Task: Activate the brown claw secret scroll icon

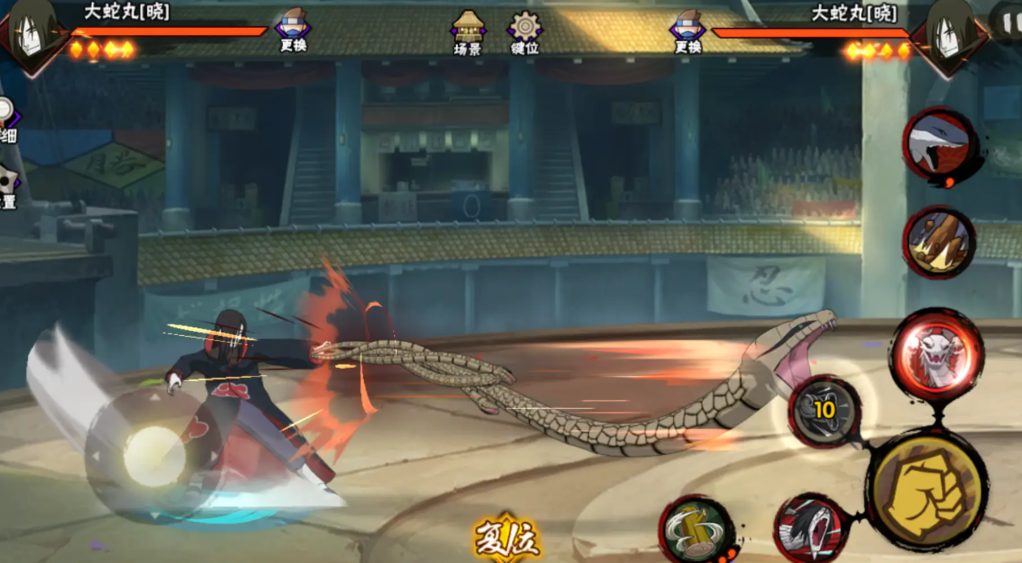Action: pyautogui.click(x=939, y=241)
